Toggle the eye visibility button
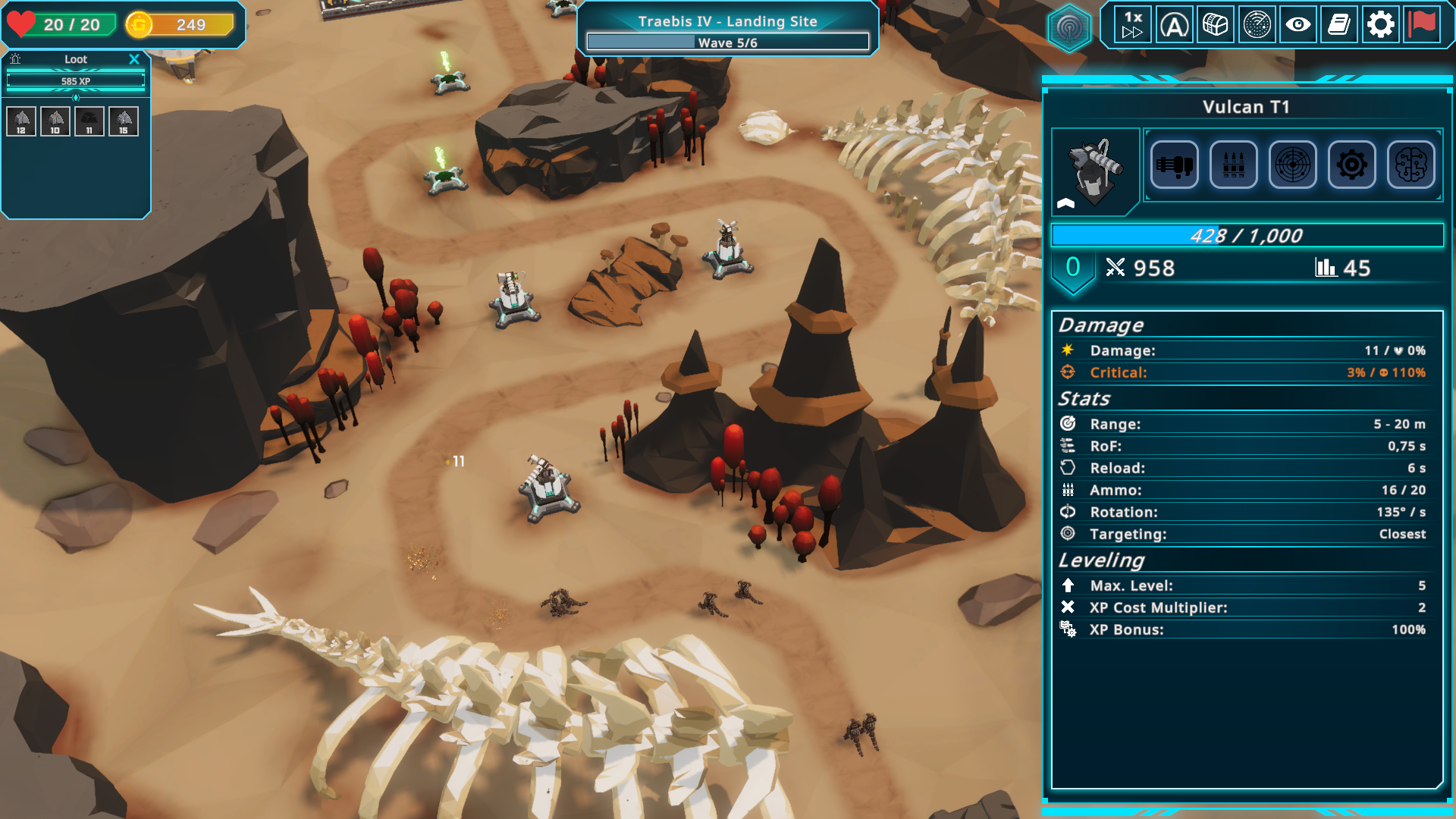Viewport: 1456px width, 819px height. [1298, 25]
